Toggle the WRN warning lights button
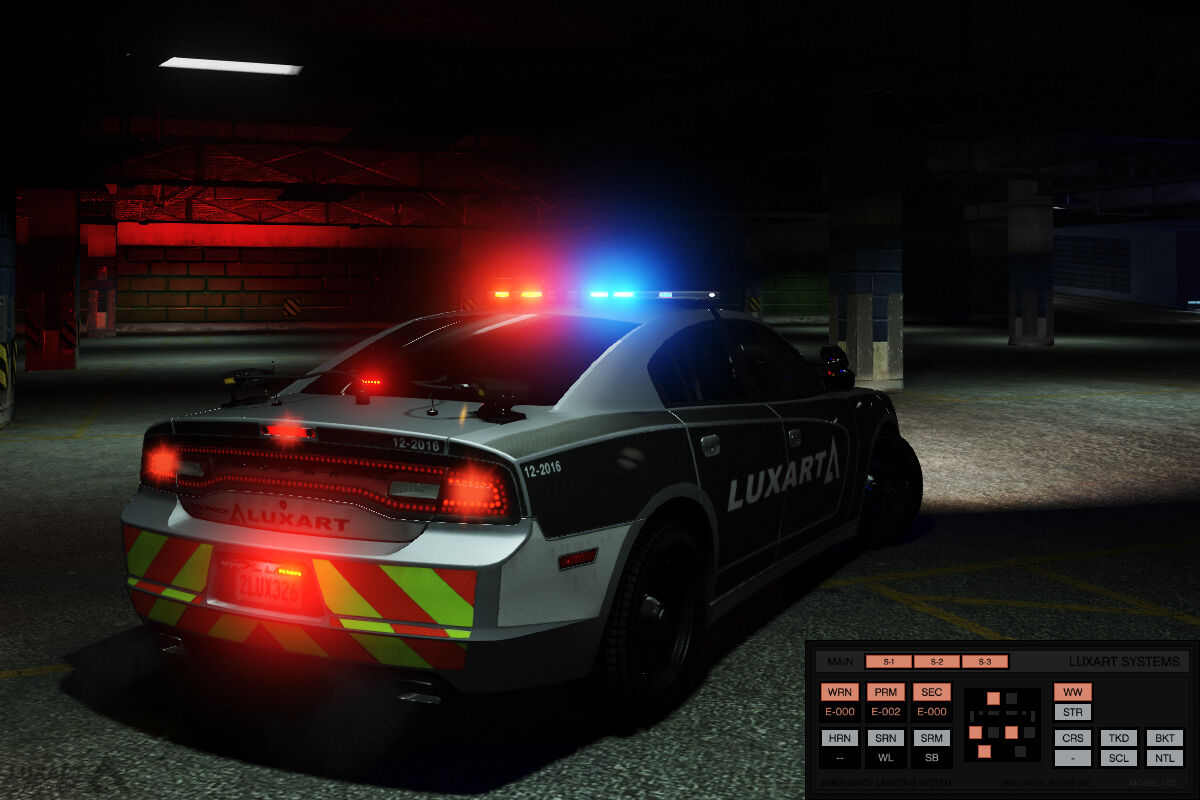The height and width of the screenshot is (800, 1200). pos(840,692)
